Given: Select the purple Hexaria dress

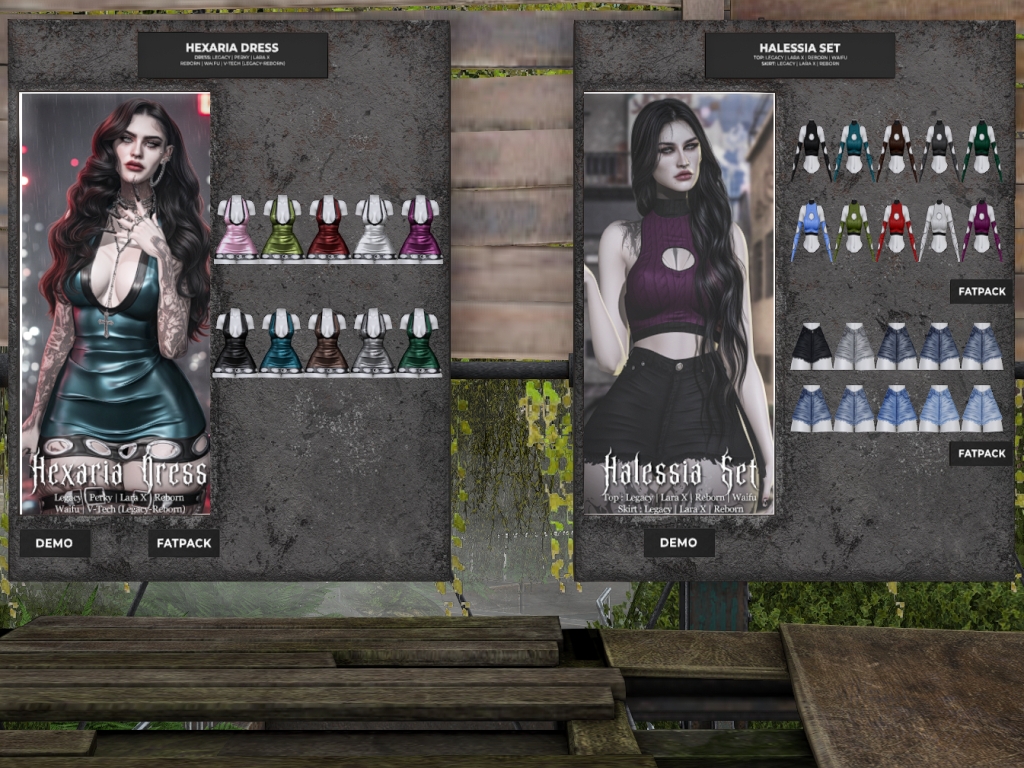Looking at the screenshot, I should [x=420, y=227].
